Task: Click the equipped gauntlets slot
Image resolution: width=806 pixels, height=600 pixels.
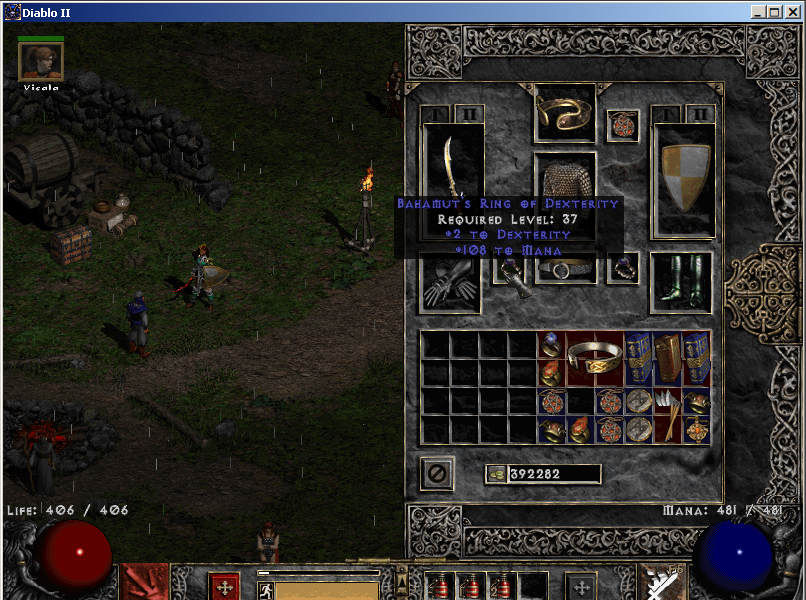Action: 452,283
